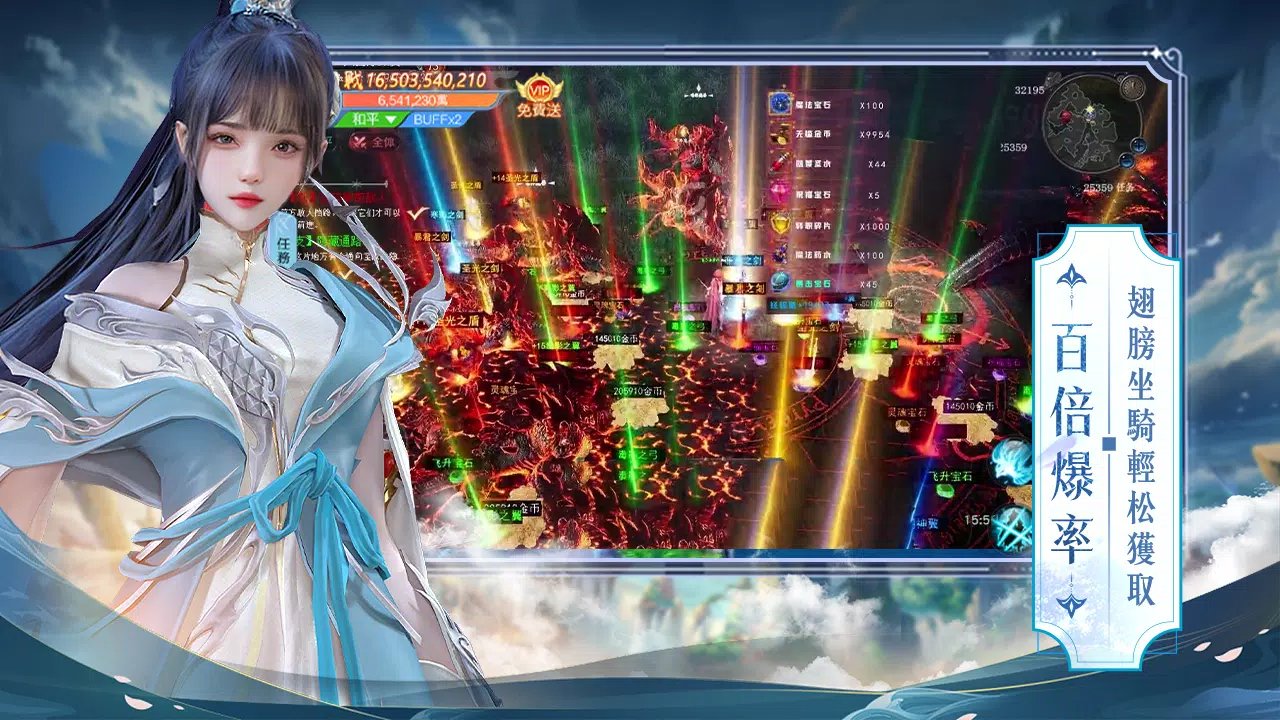
Task: Activate the blue wing 神翼 skill icon
Action: pyautogui.click(x=1008, y=464)
